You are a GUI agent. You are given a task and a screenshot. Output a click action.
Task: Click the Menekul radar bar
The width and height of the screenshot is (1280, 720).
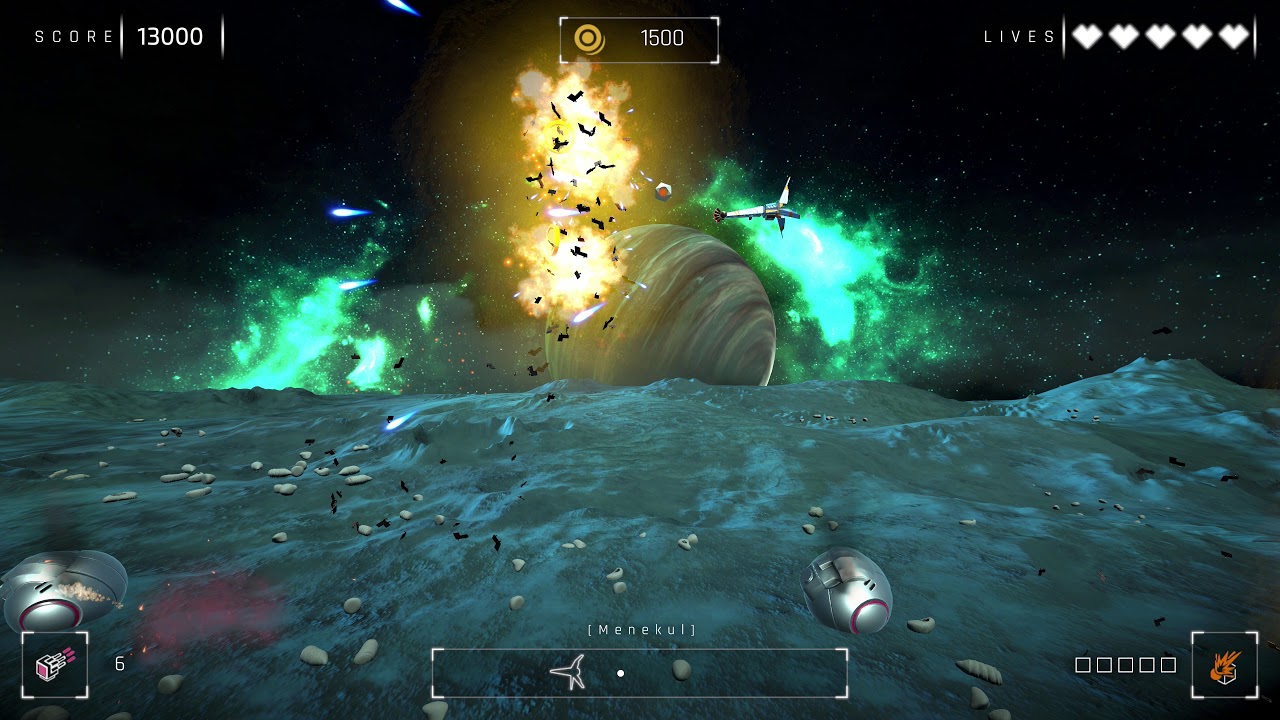tap(640, 673)
